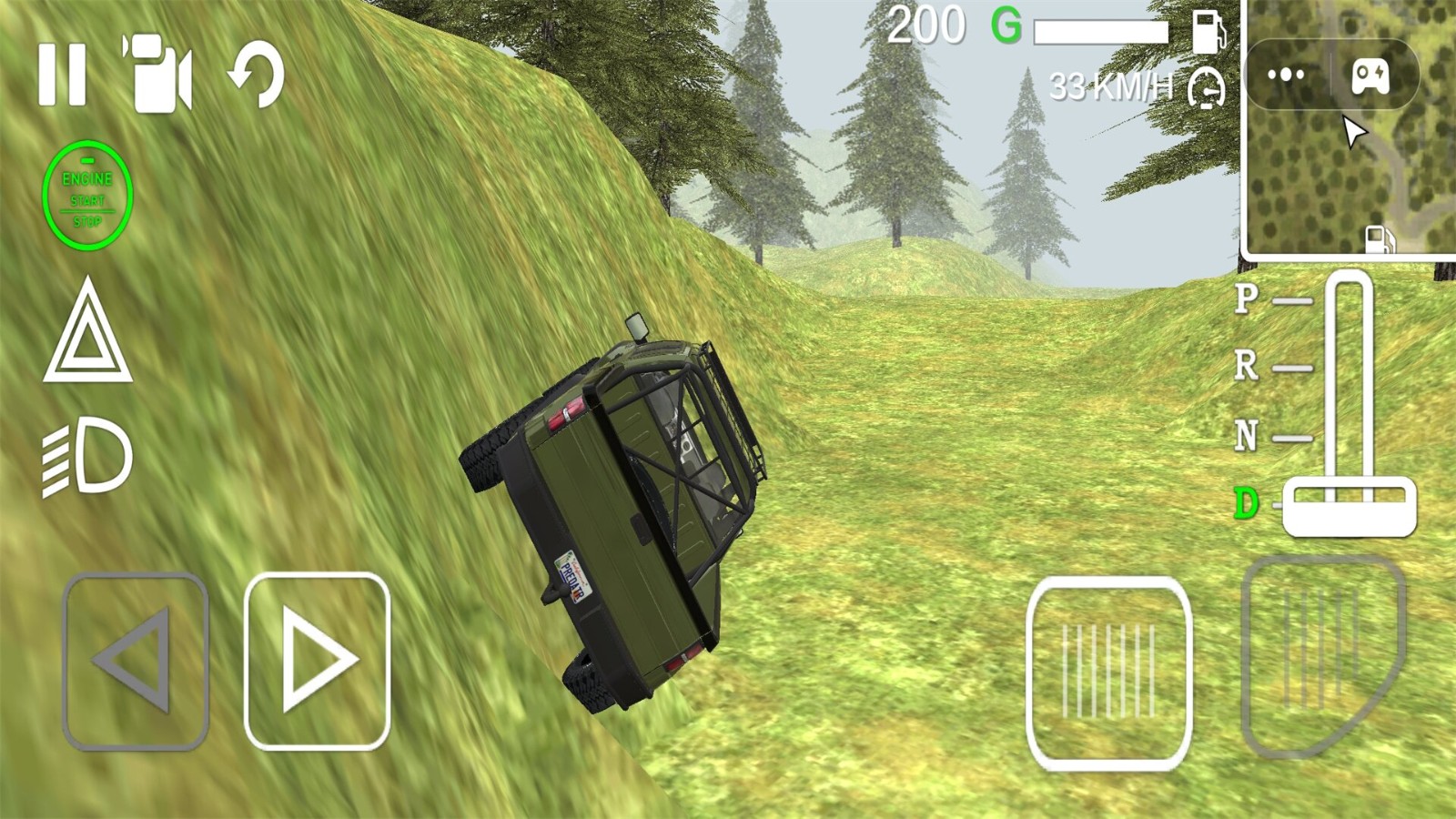
Task: Shift the gear selector to N
Action: click(x=1247, y=436)
